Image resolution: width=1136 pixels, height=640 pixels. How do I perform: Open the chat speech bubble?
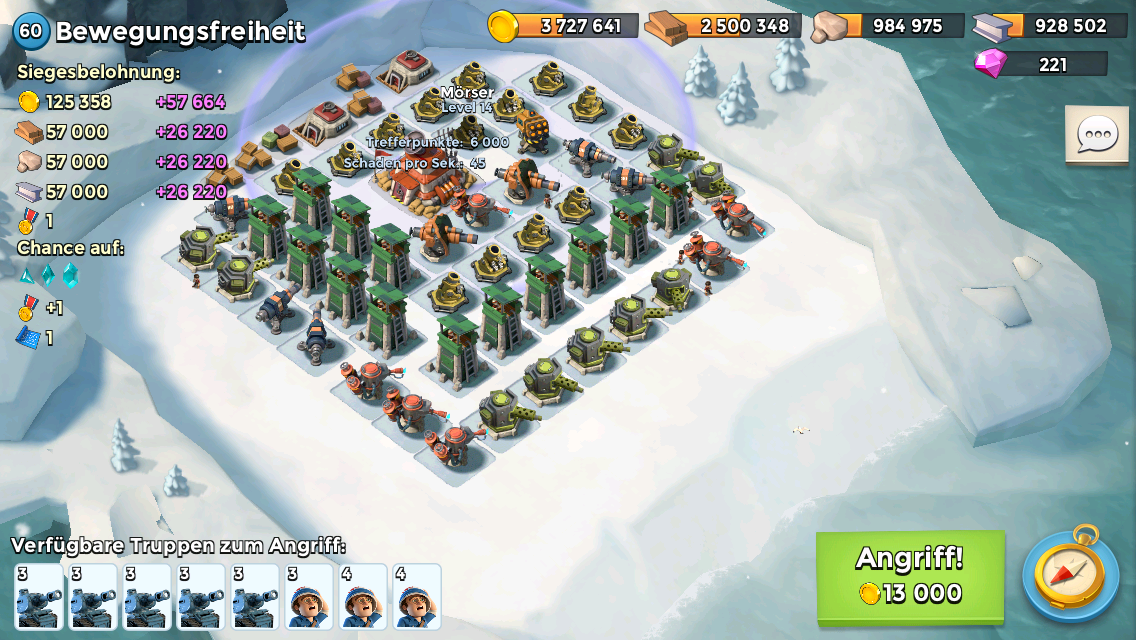coord(1096,135)
